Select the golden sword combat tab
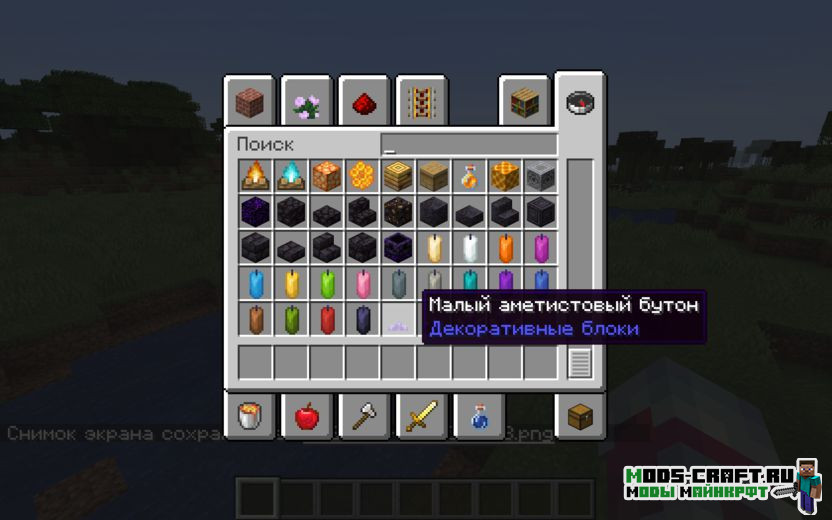Image resolution: width=832 pixels, height=520 pixels. click(x=420, y=416)
